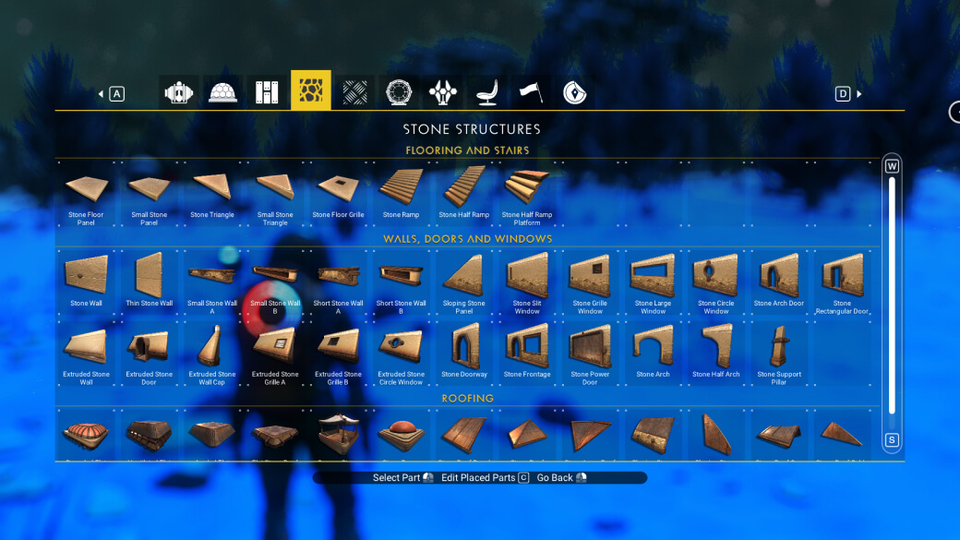Viewport: 960px width, 540px height.
Task: Select the Stone Power Door
Action: (x=590, y=353)
